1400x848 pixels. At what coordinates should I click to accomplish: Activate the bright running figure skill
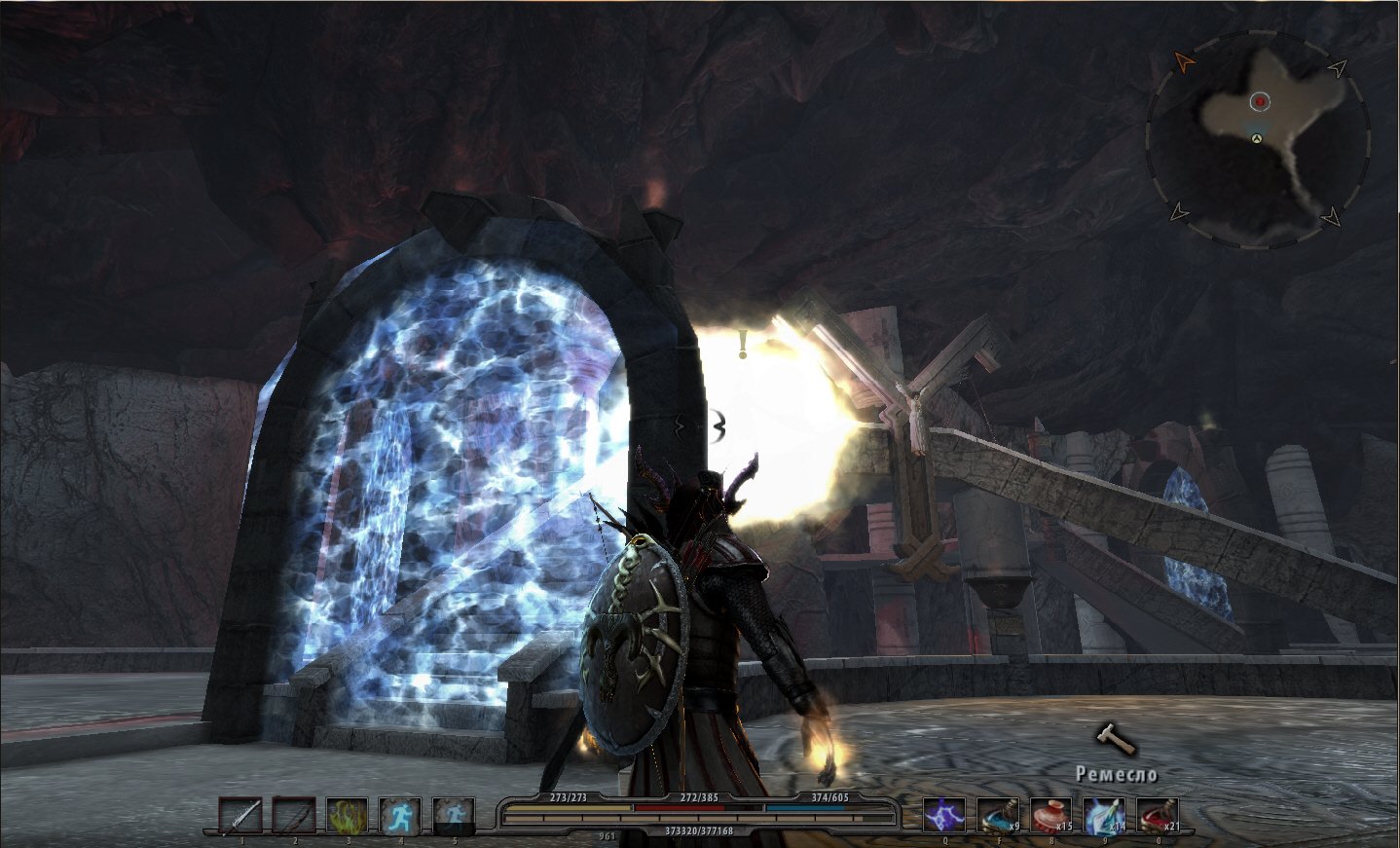[400, 816]
